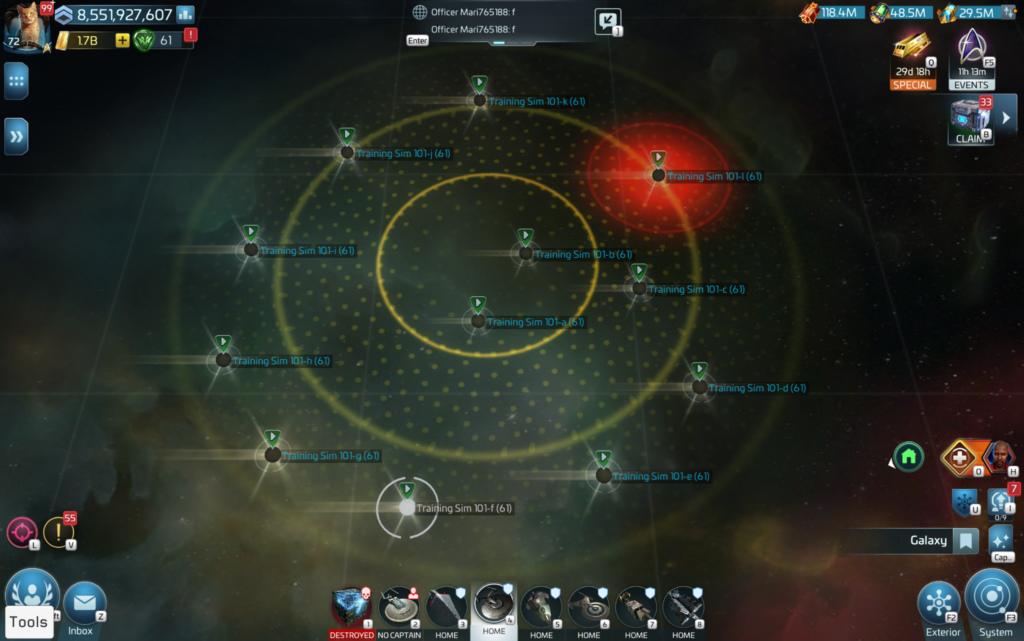Open Galaxy bookmarks
1024x641 pixels.
tap(964, 541)
